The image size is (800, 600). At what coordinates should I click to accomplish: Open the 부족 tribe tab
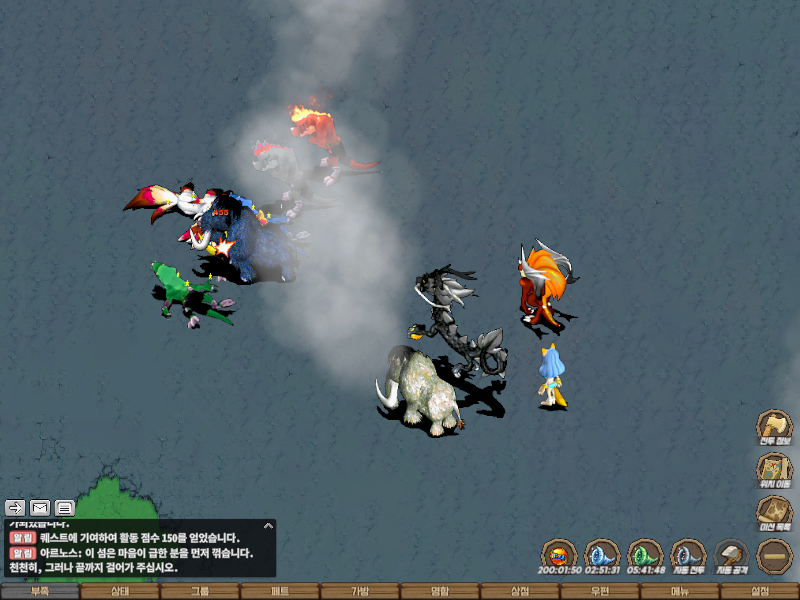(40, 591)
